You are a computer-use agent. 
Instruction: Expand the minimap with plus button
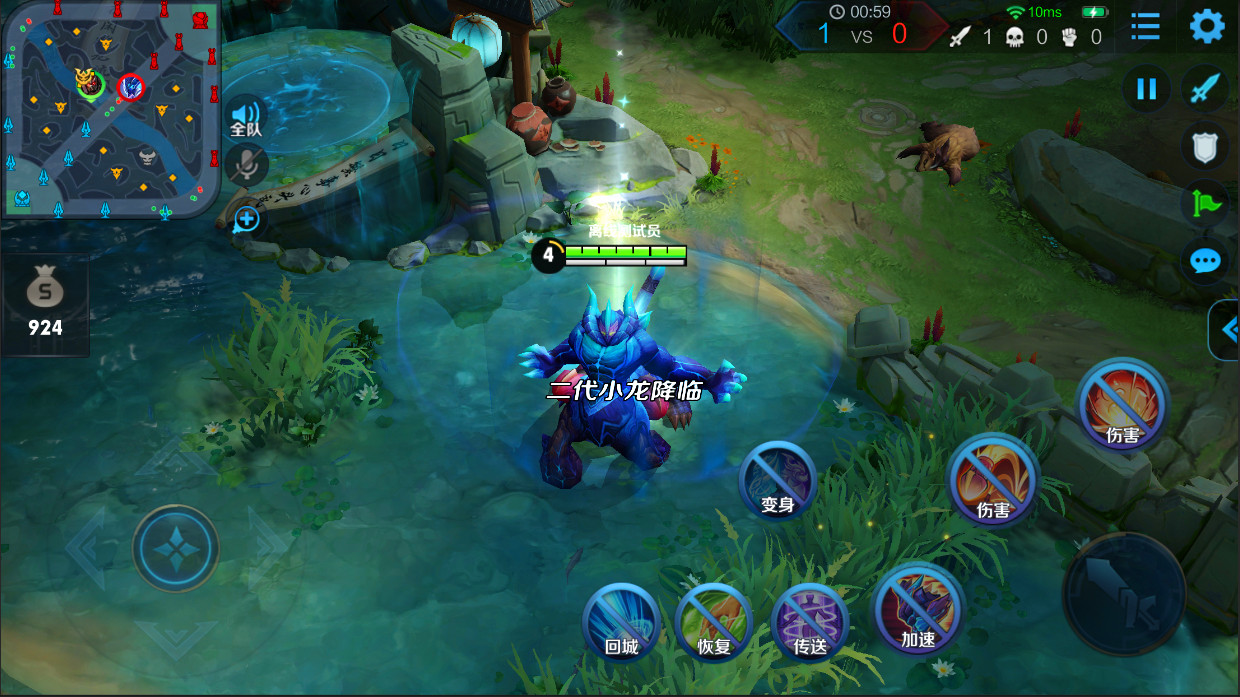pos(246,219)
